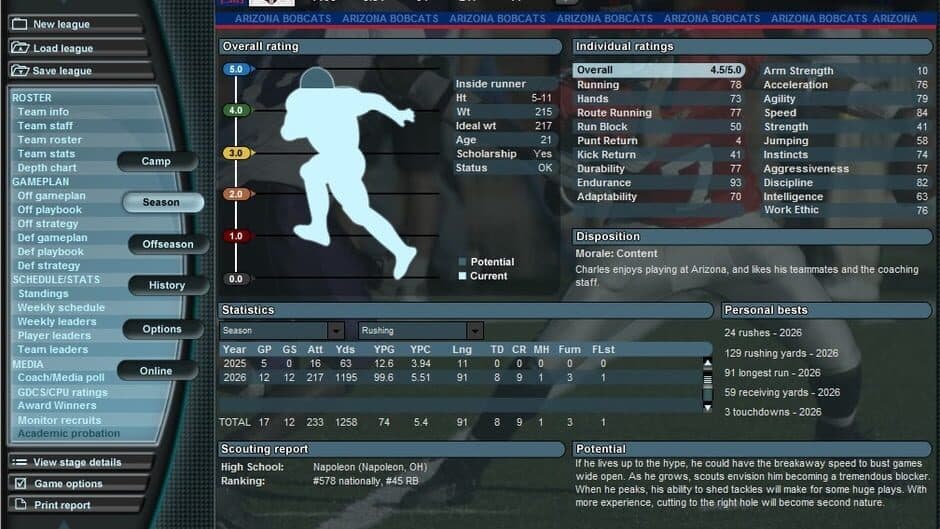940x529 pixels.
Task: Switch to the Camp stage
Action: pyautogui.click(x=156, y=161)
